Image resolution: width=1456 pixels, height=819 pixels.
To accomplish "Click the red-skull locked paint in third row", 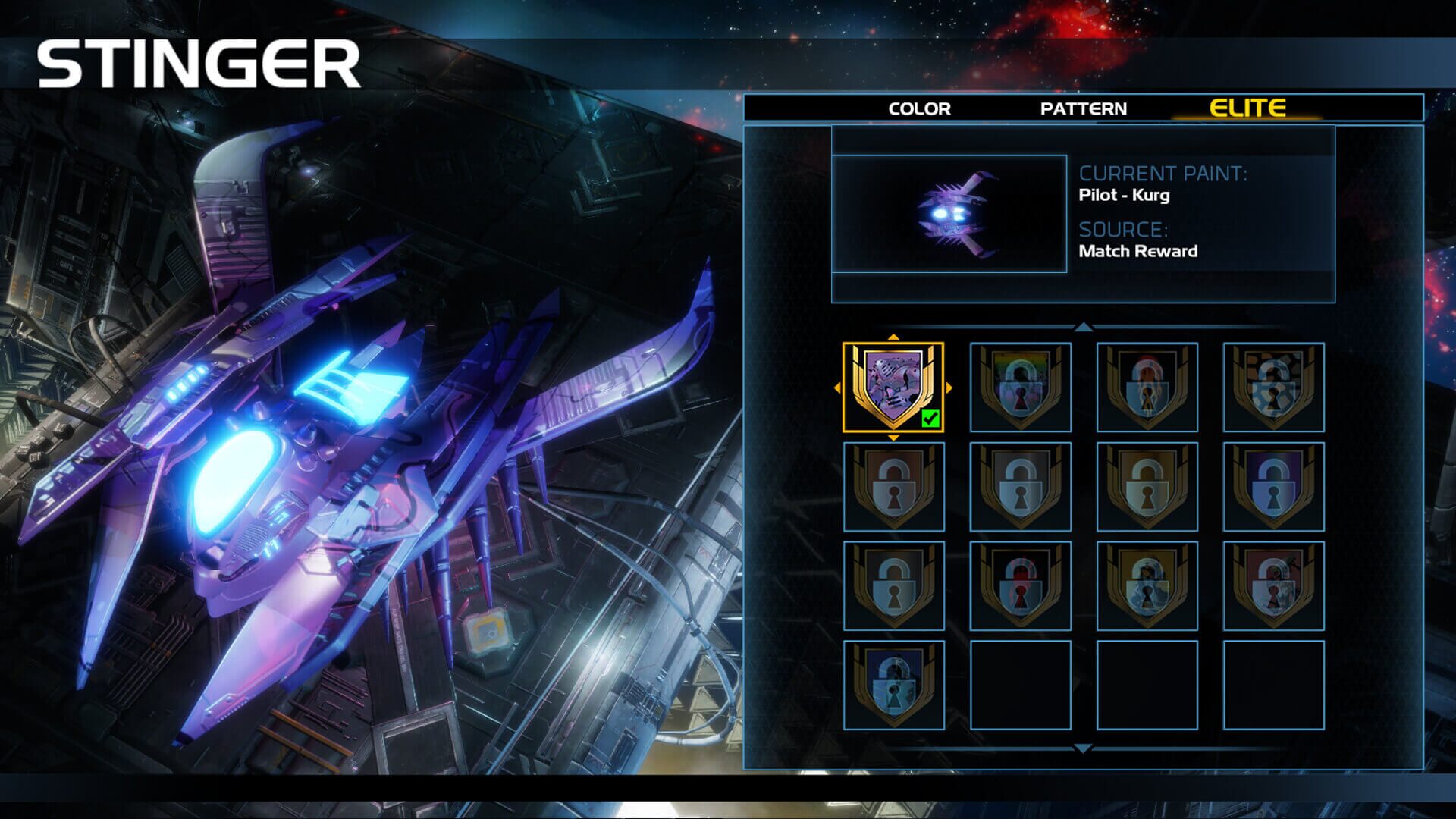I will (1021, 585).
